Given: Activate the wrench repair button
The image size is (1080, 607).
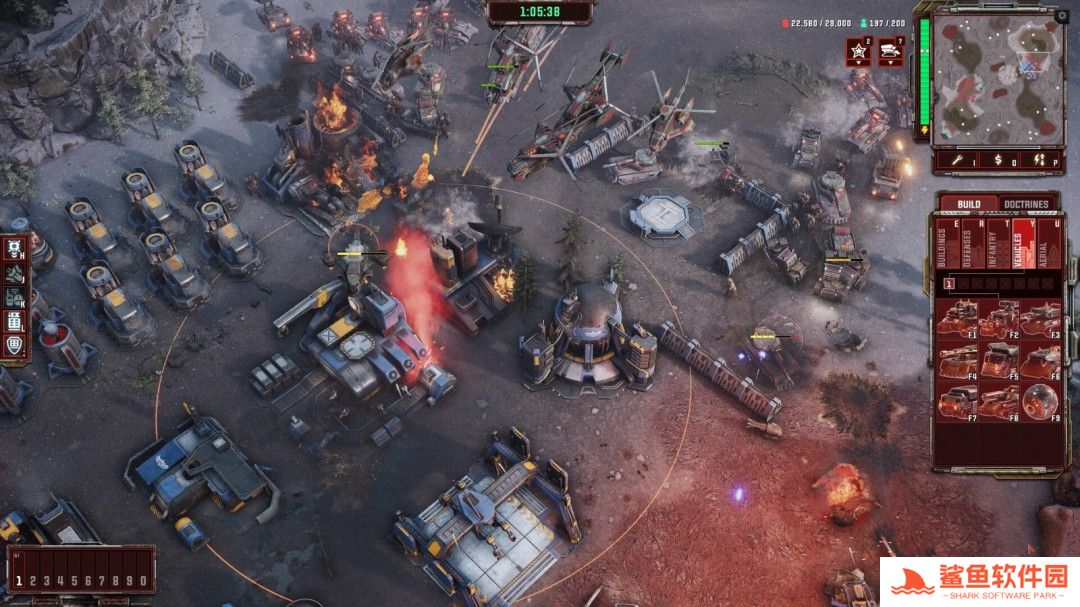Looking at the screenshot, I should [957, 159].
